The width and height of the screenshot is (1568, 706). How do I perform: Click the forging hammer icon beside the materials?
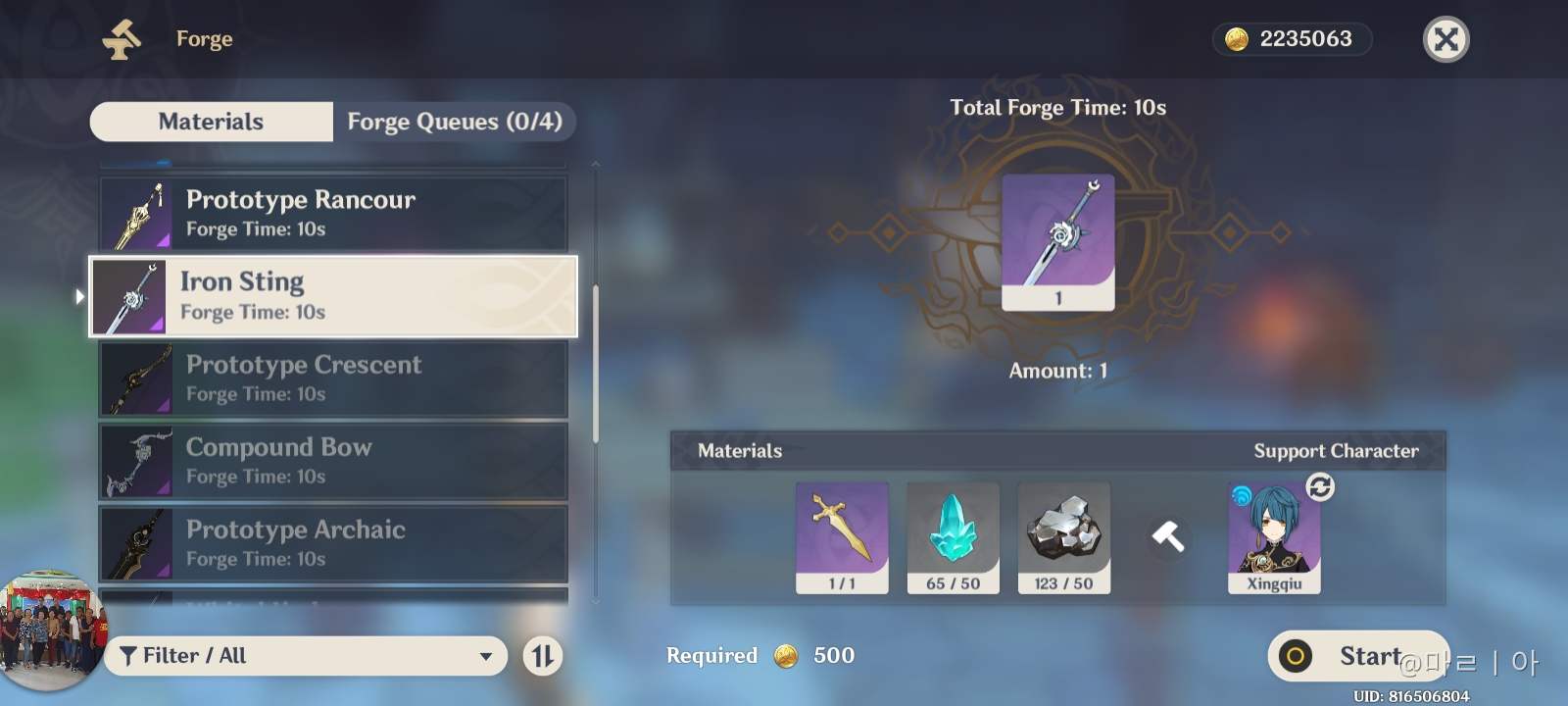(1168, 537)
